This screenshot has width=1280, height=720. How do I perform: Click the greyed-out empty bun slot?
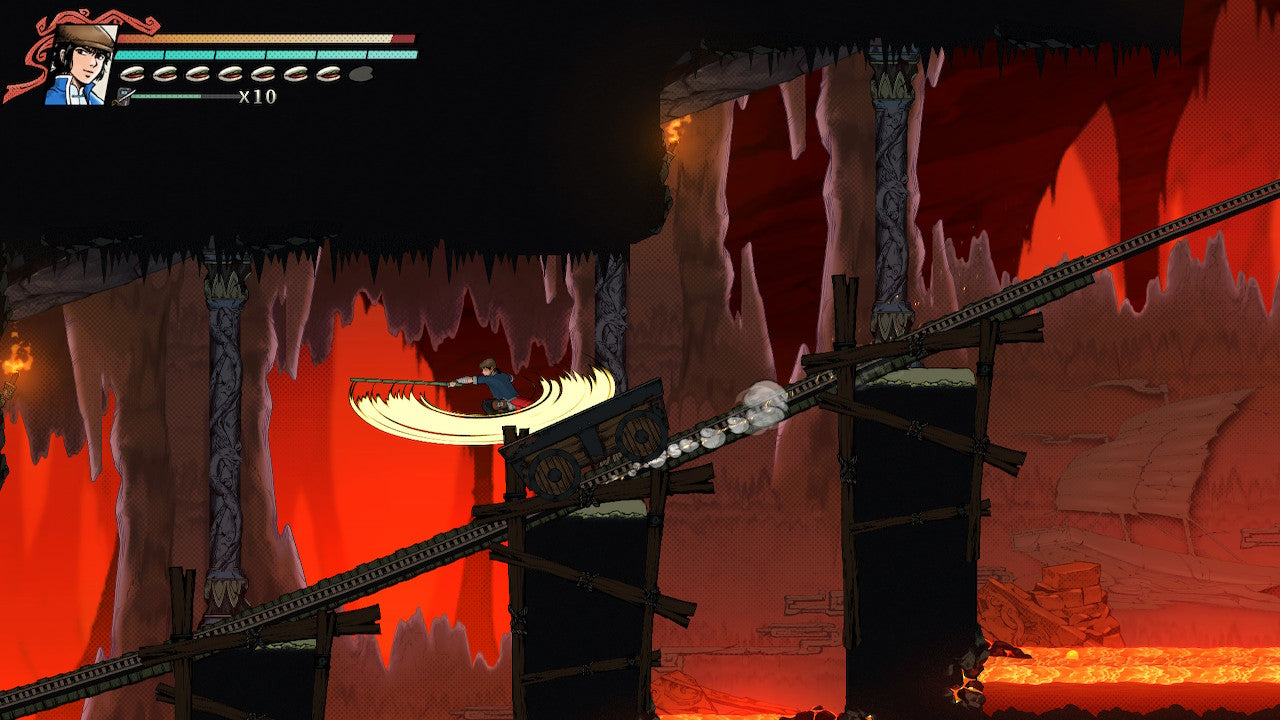(361, 74)
